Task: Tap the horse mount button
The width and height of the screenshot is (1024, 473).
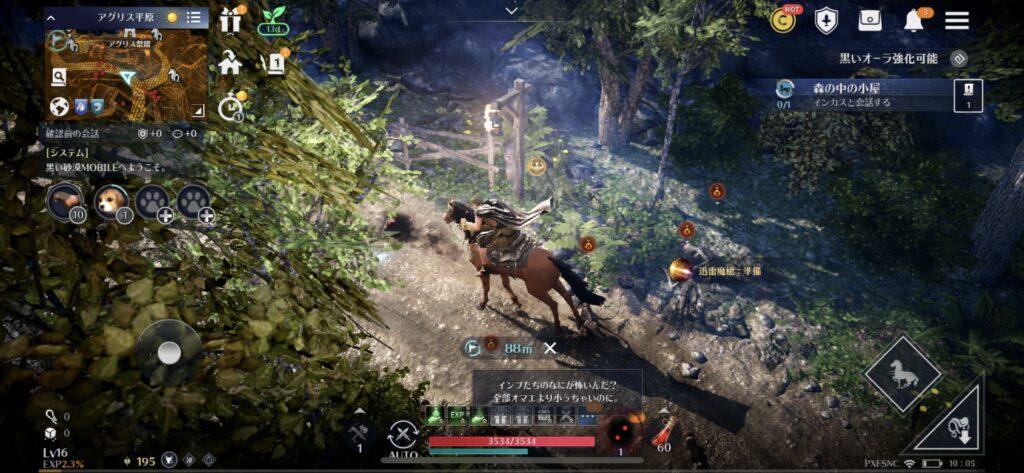Action: [902, 374]
